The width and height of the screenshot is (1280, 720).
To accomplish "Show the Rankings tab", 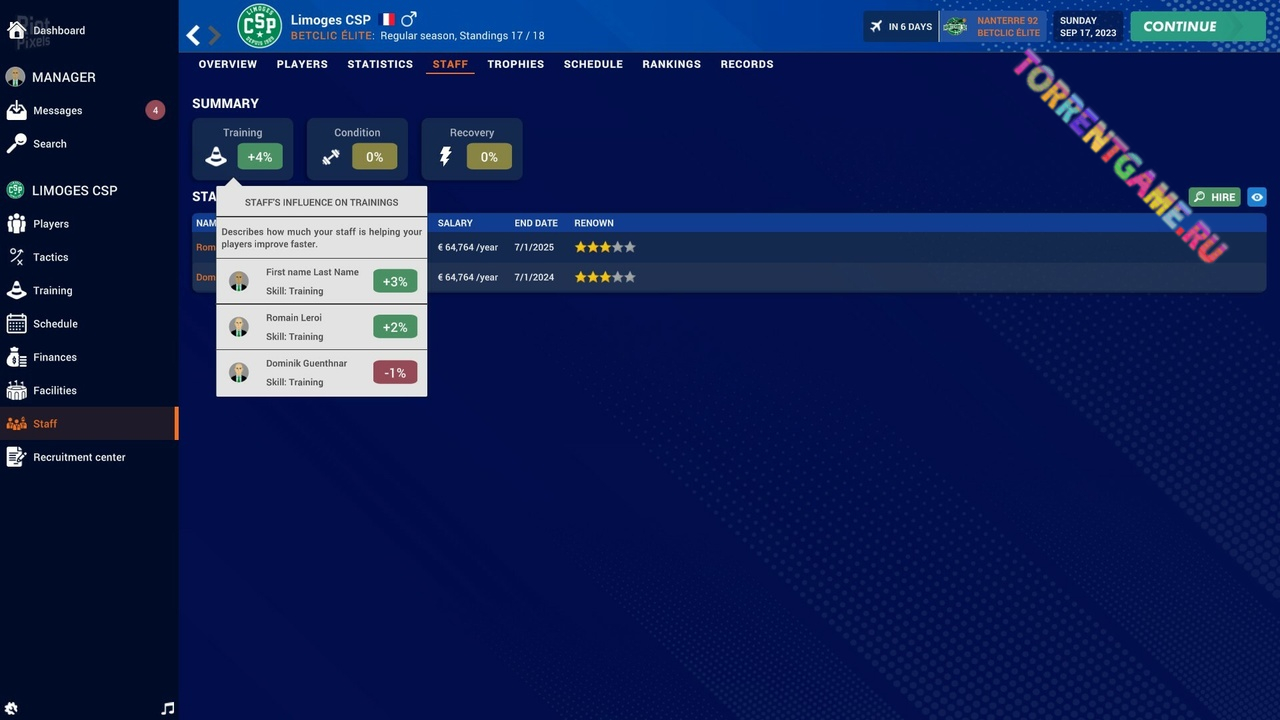I will click(671, 64).
